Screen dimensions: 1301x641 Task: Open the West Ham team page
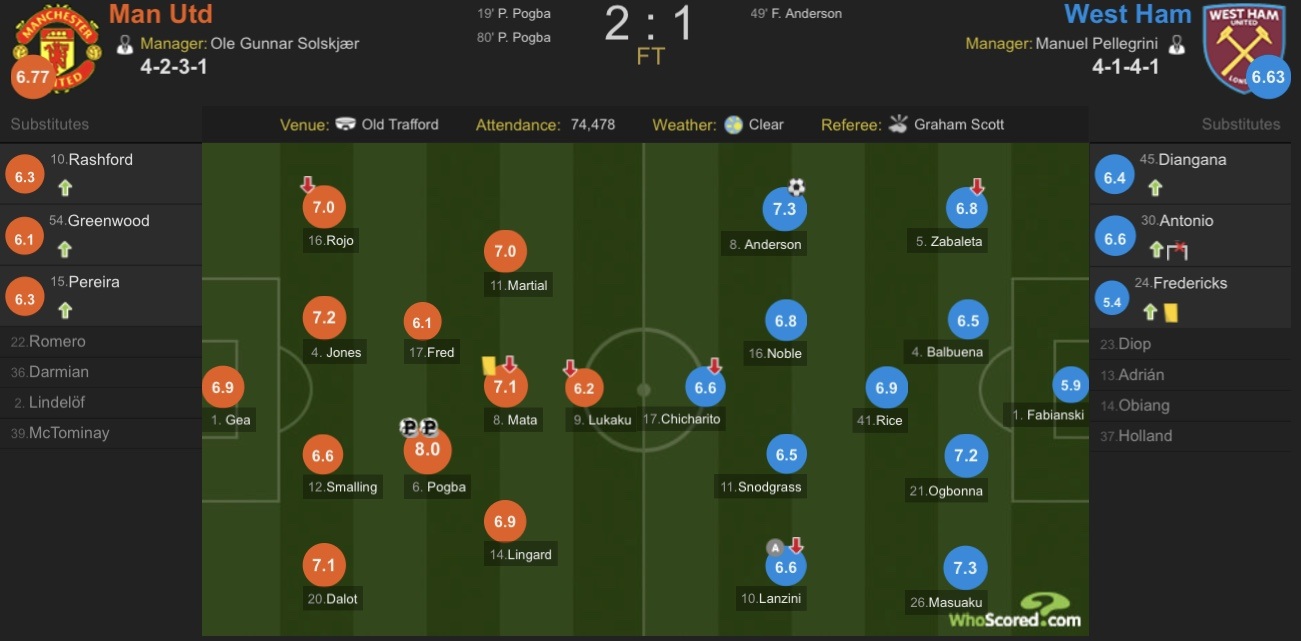1127,14
